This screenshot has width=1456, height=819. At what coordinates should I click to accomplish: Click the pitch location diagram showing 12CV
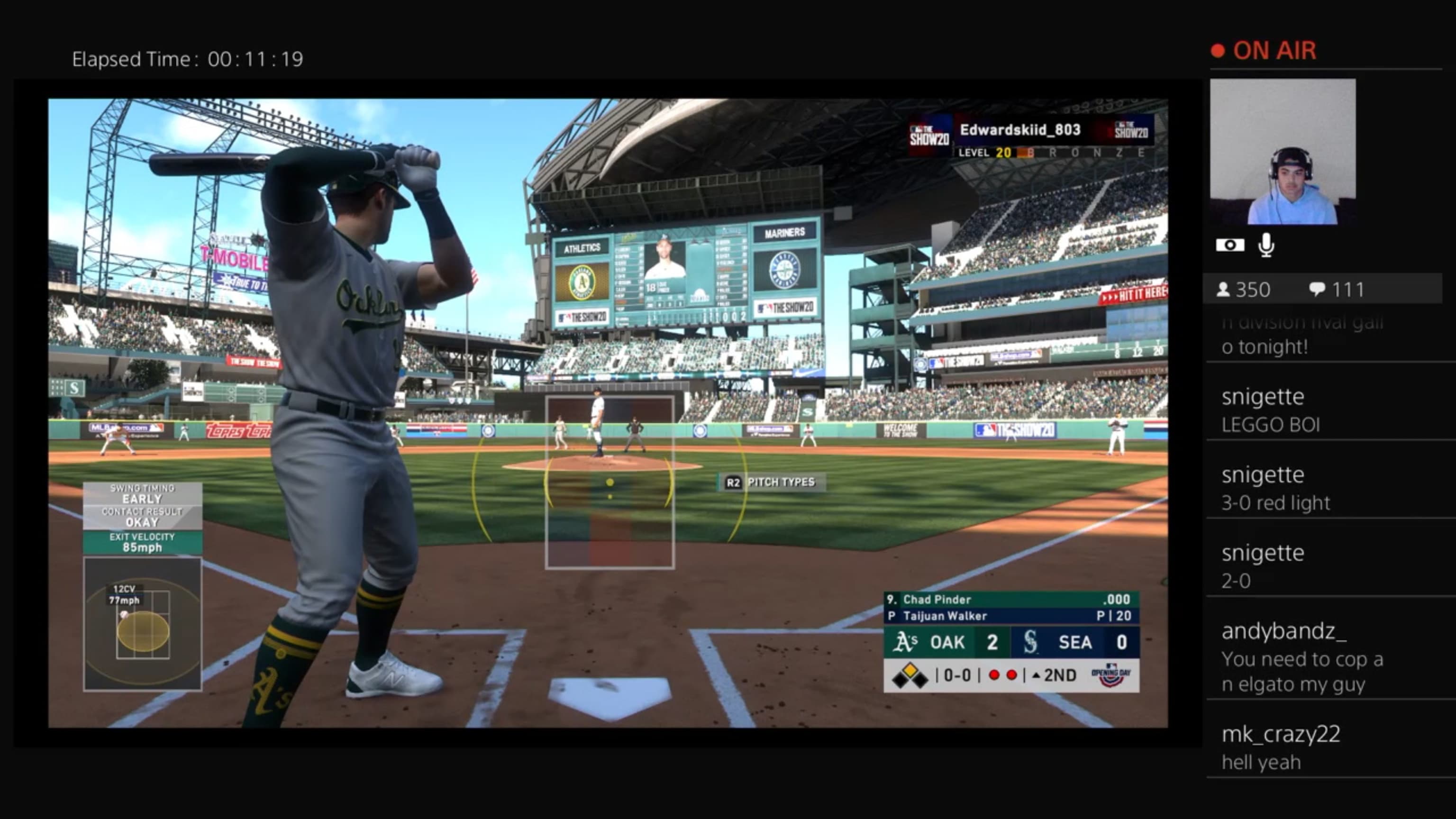click(143, 623)
